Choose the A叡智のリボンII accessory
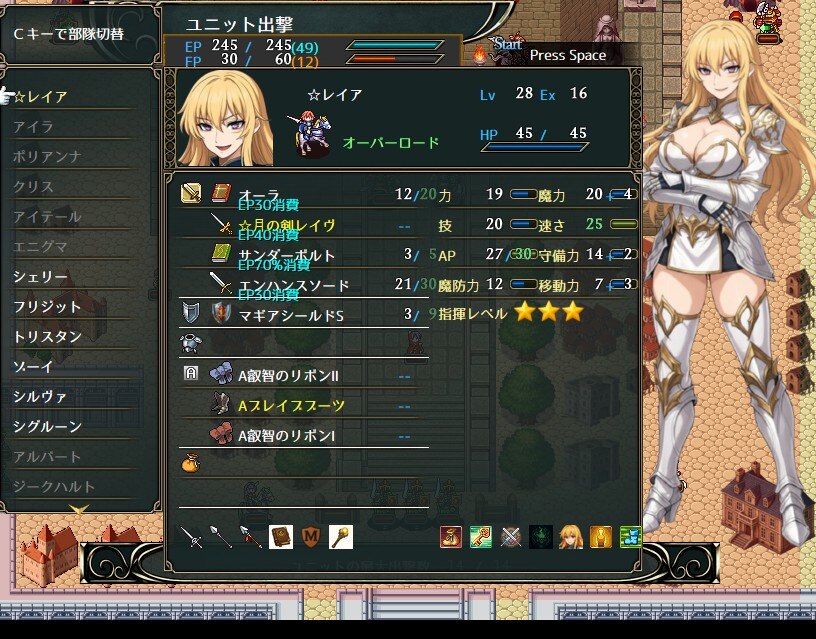The width and height of the screenshot is (816, 639). point(288,376)
